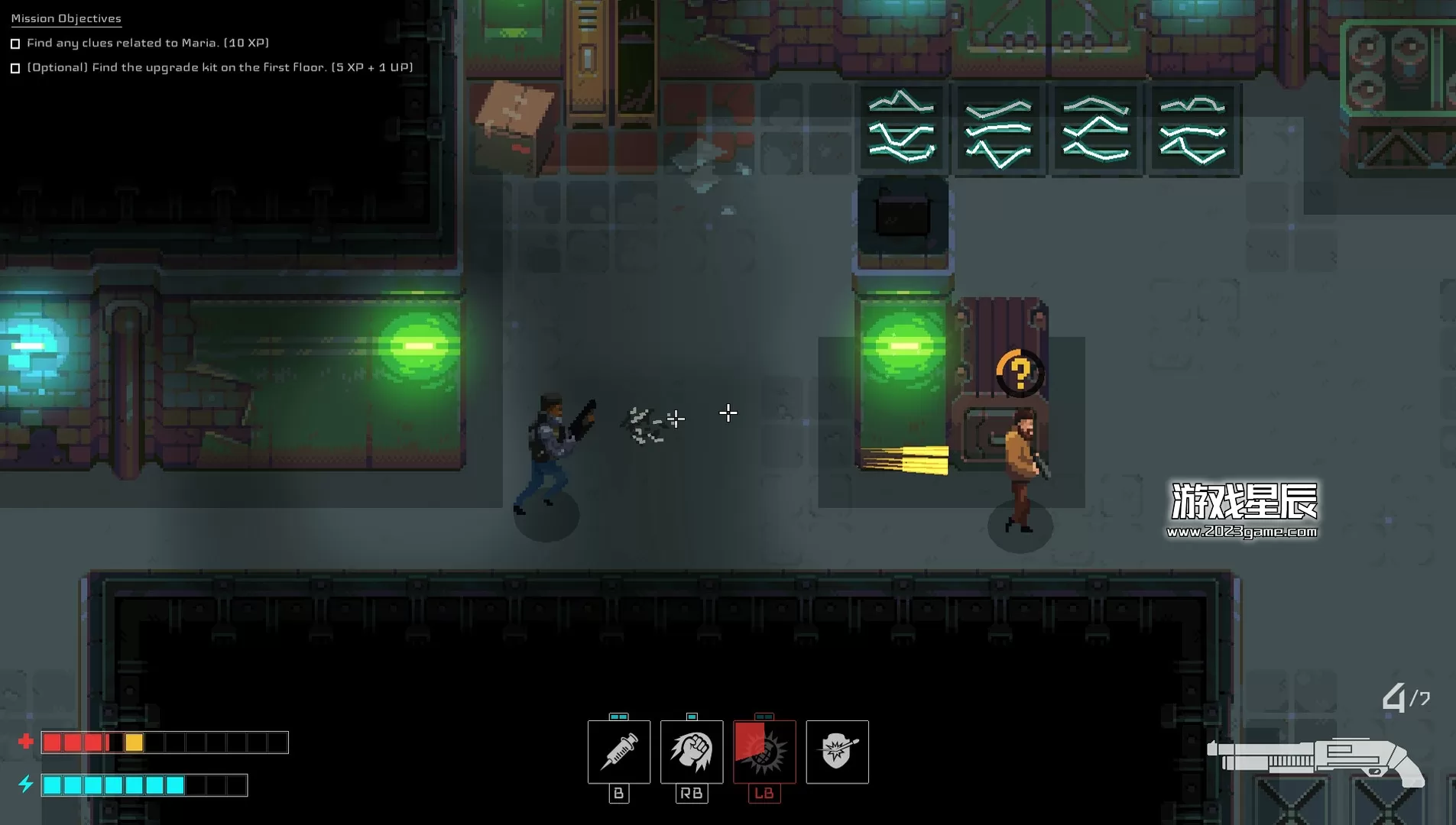This screenshot has height=825, width=1456.
Task: Select the Maria clues objective
Action: [148, 43]
